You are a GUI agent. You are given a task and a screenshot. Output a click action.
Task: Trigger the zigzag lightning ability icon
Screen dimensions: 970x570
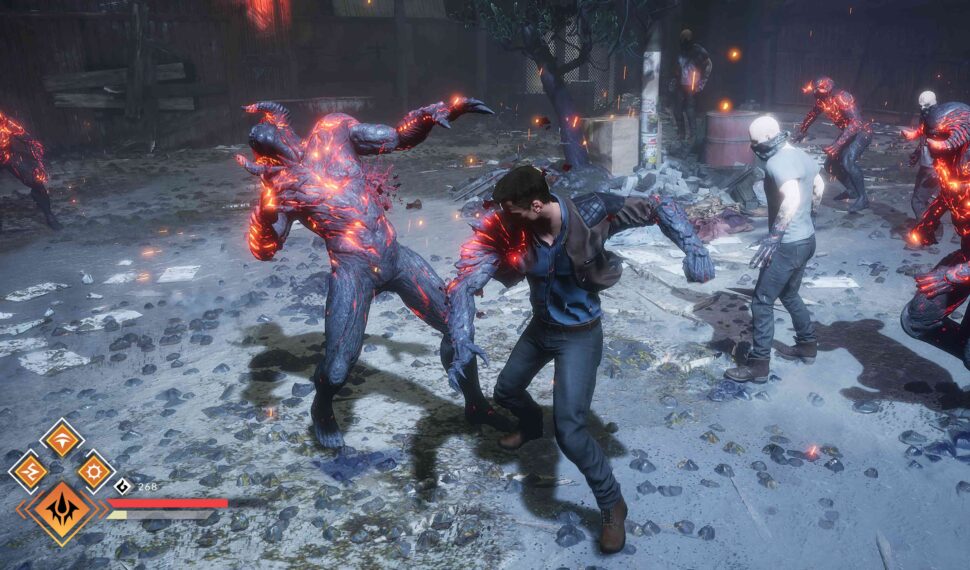point(28,471)
